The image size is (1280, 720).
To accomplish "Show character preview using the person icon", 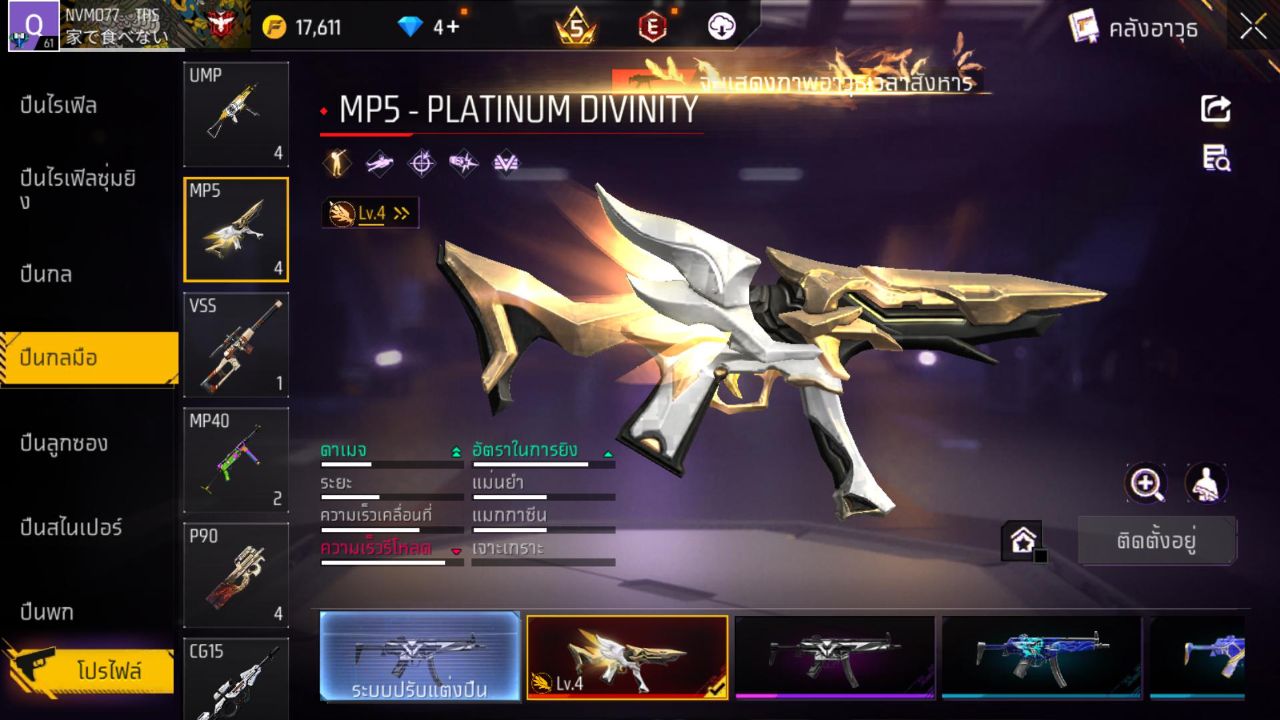I will tap(1205, 484).
